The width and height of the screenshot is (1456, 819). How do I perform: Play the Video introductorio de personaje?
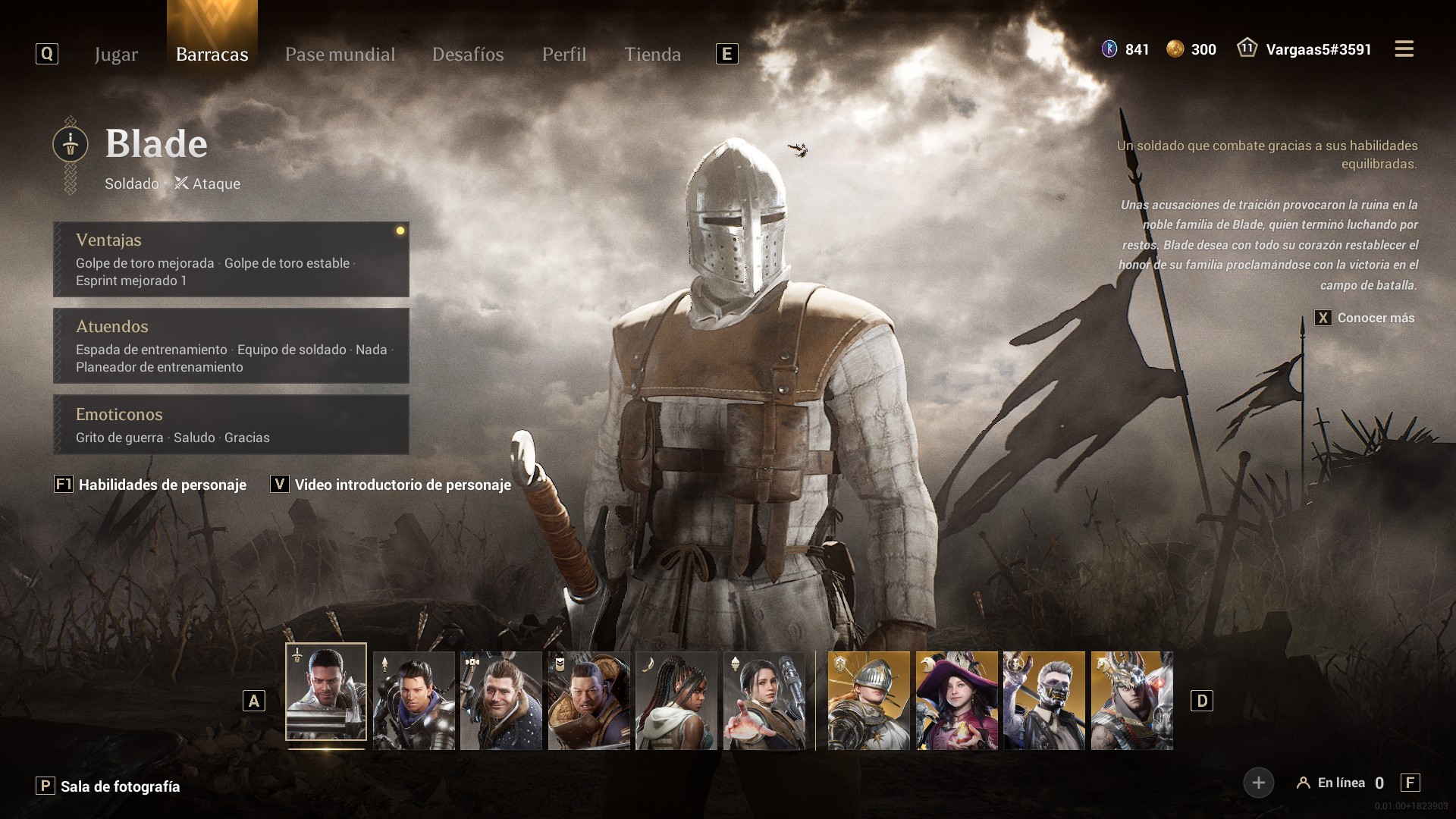[x=402, y=485]
